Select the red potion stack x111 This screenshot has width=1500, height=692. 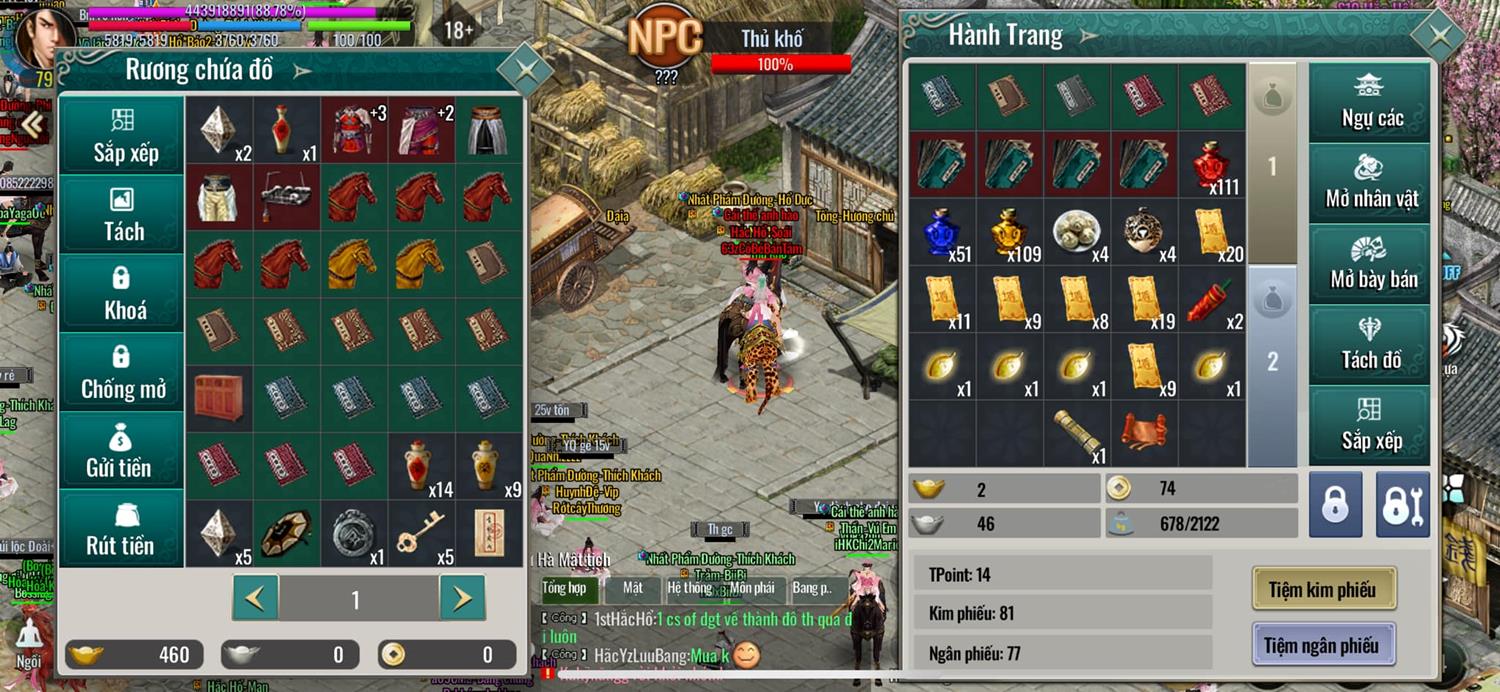coord(1212,165)
